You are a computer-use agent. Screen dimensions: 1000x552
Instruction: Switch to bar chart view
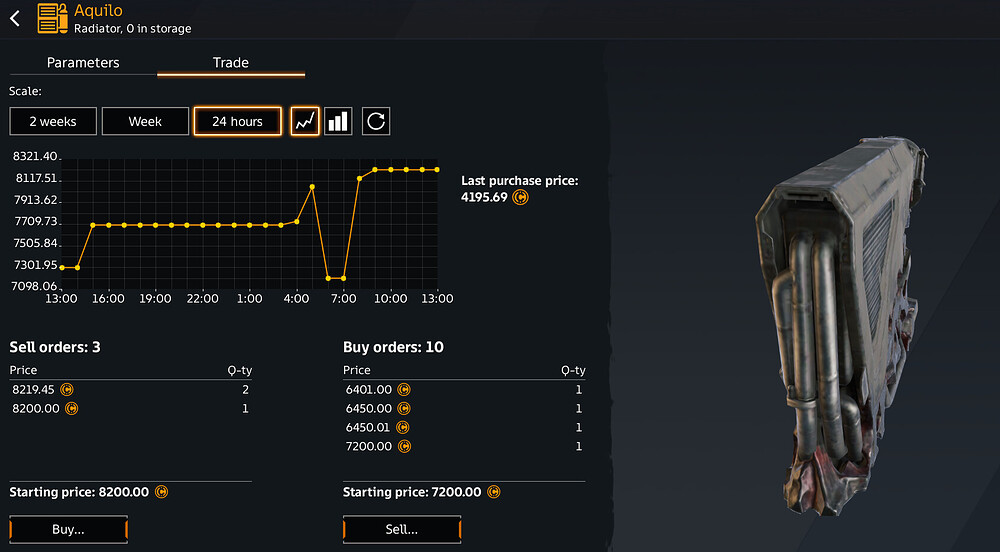339,121
